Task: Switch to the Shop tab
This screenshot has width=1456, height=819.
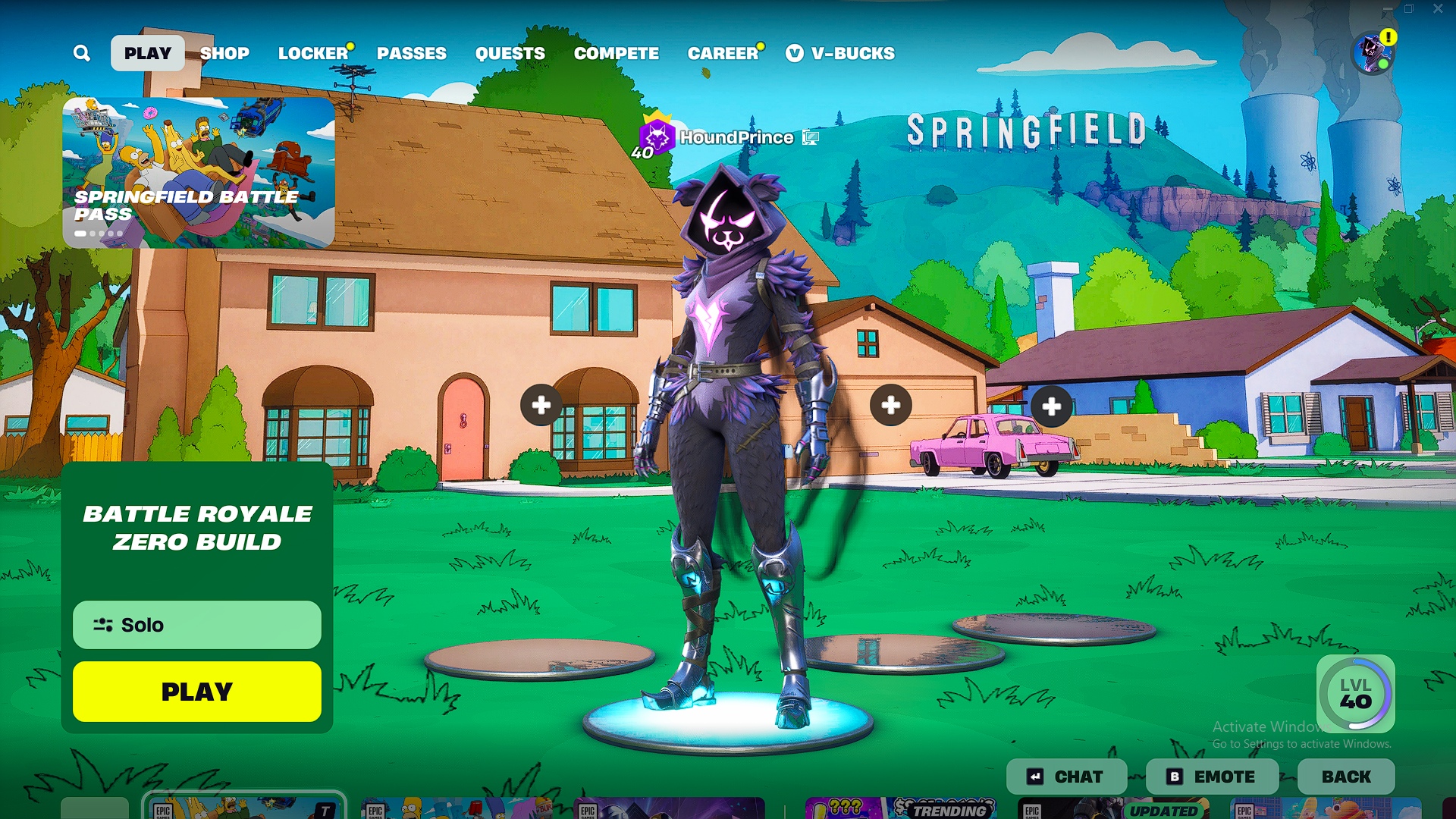Action: pyautogui.click(x=224, y=53)
